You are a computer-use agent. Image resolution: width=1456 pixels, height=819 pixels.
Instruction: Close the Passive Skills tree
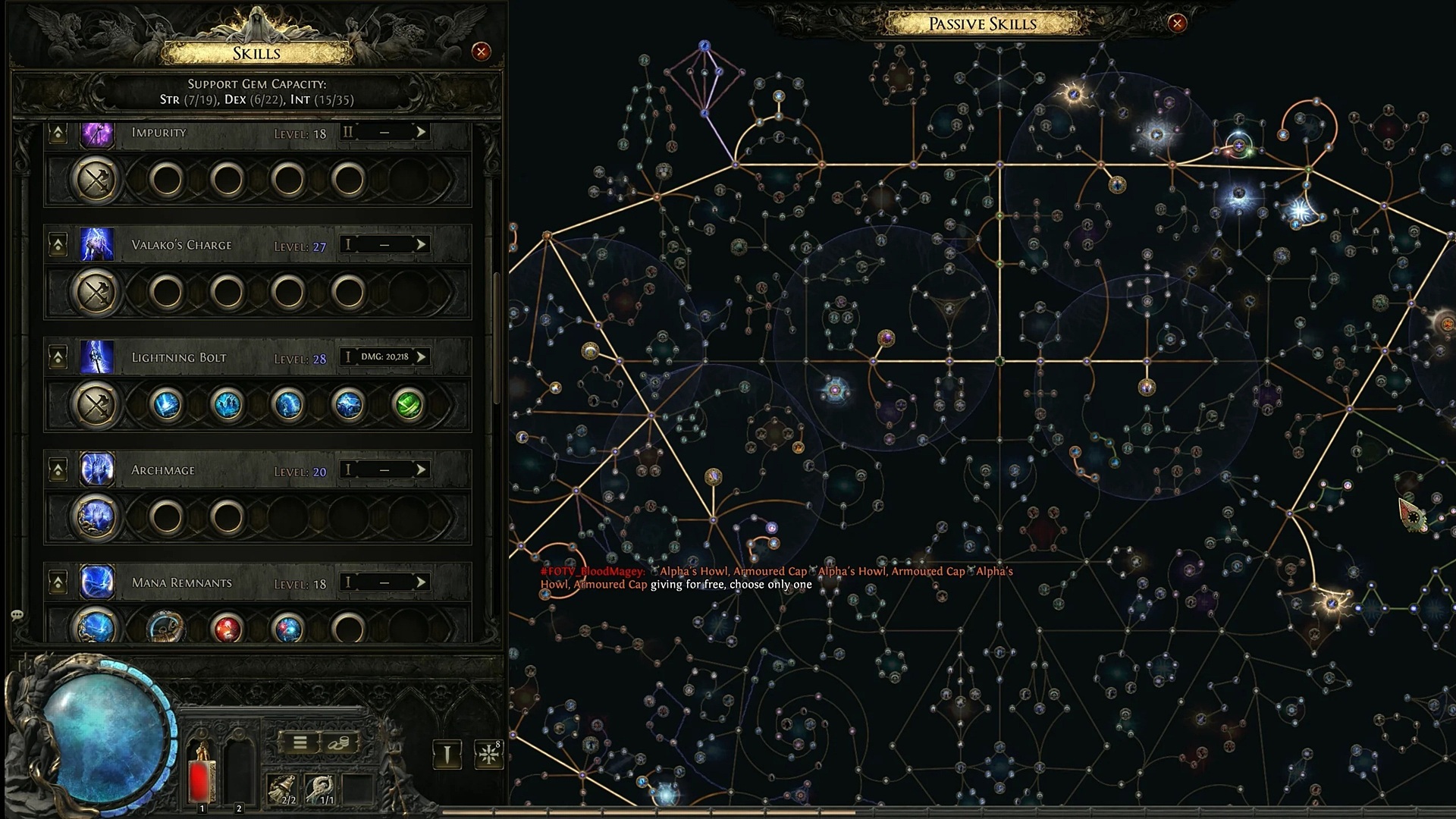[1177, 24]
